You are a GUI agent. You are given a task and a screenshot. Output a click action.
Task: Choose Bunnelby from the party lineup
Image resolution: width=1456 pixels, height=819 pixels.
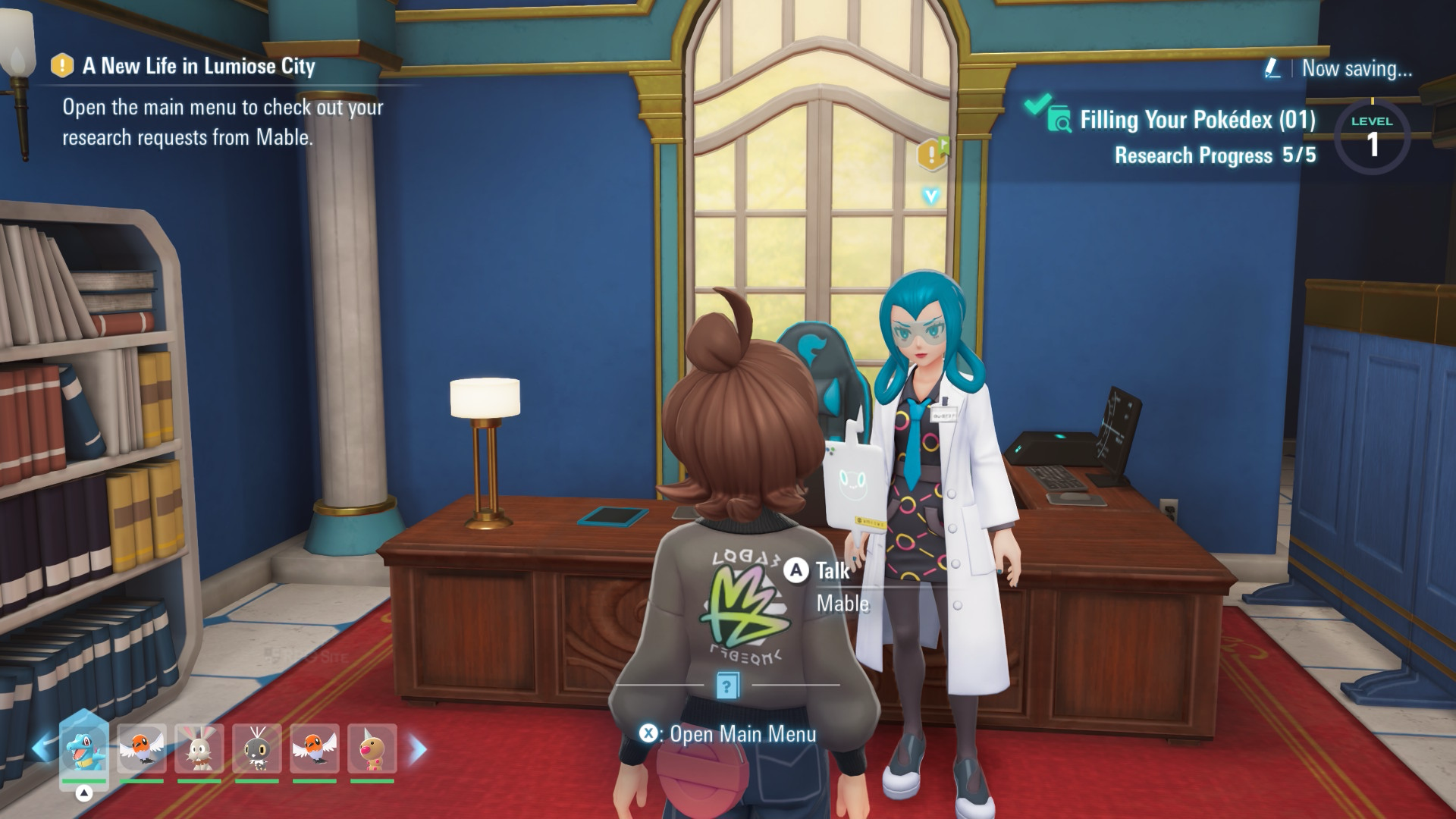tap(199, 748)
